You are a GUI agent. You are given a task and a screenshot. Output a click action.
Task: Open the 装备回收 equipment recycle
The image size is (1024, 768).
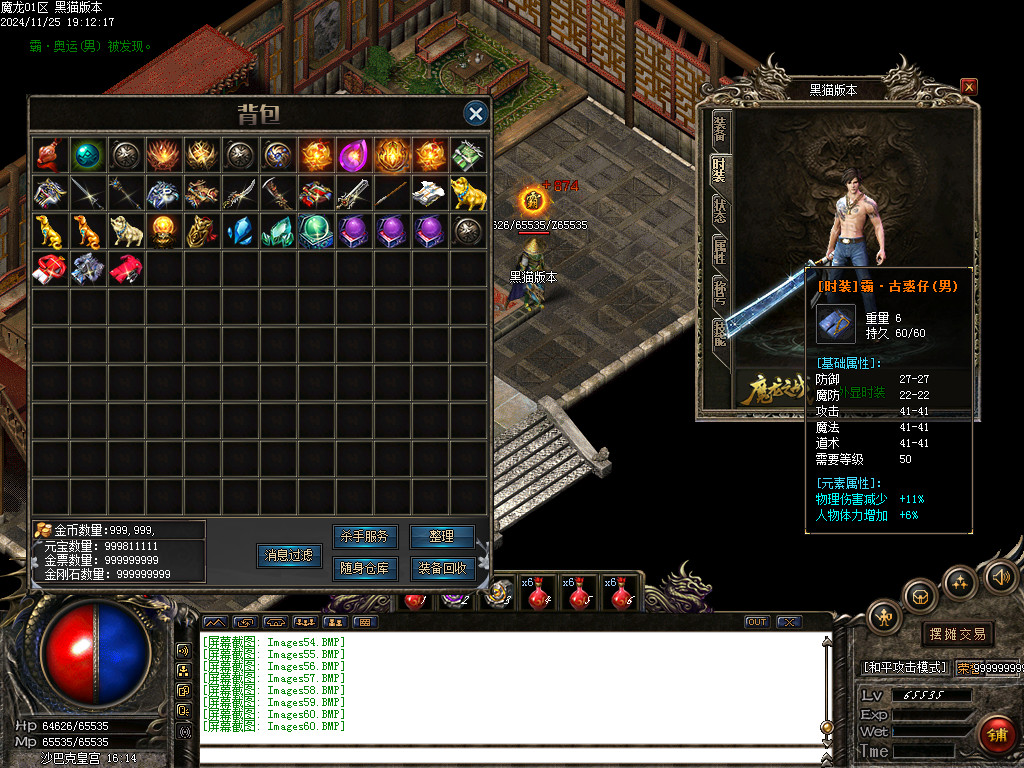(441, 569)
